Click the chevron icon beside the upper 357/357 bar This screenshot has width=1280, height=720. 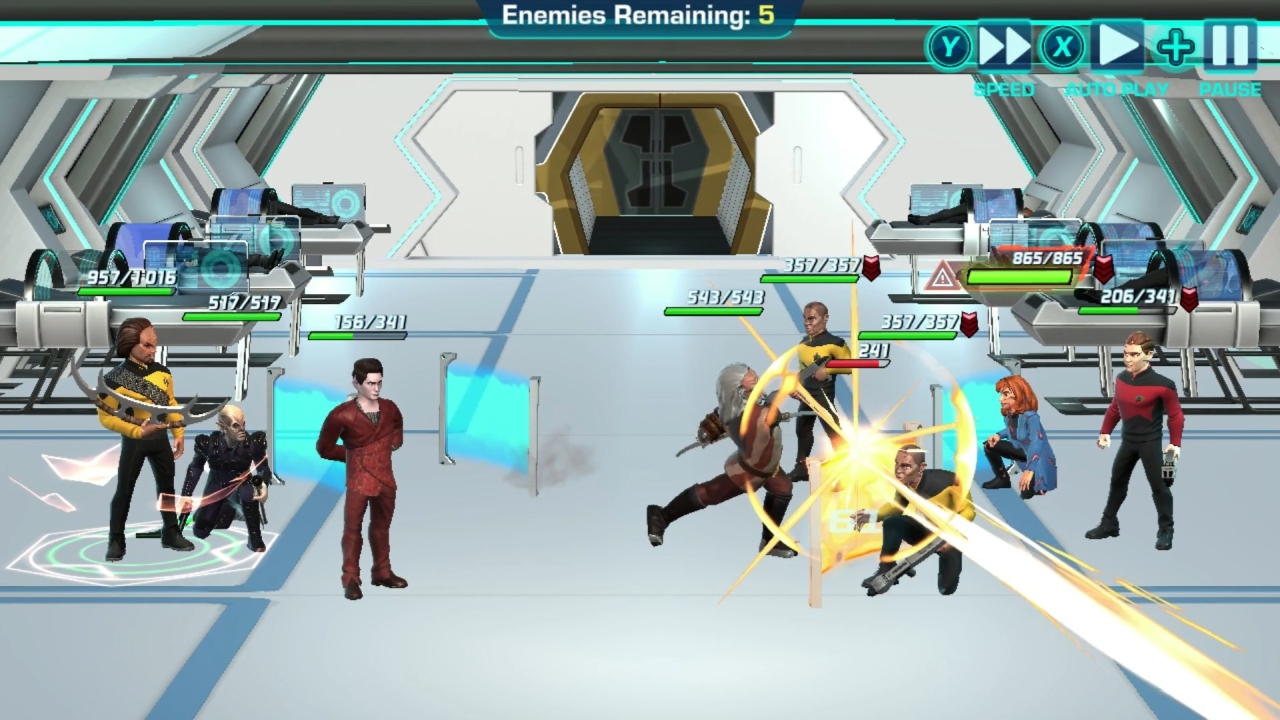[870, 267]
